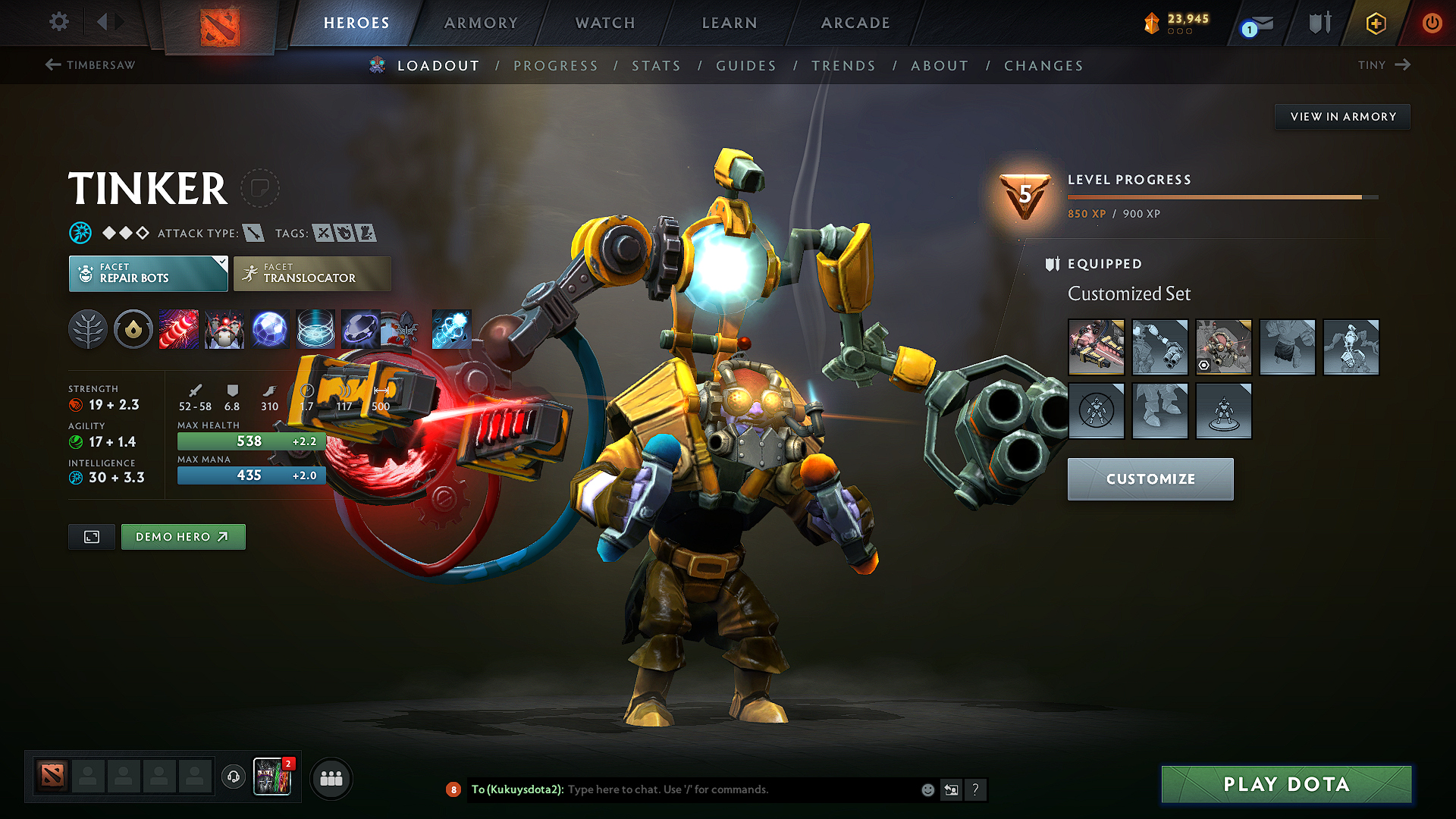This screenshot has height=819, width=1456.
Task: Click the friends list icon near party slots
Action: coord(331,777)
